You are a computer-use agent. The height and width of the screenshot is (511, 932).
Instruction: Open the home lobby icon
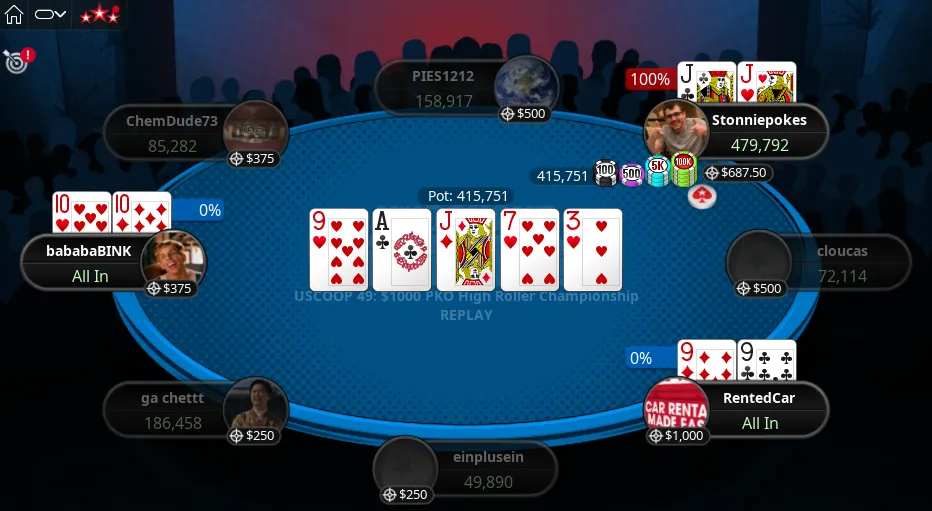pos(14,15)
